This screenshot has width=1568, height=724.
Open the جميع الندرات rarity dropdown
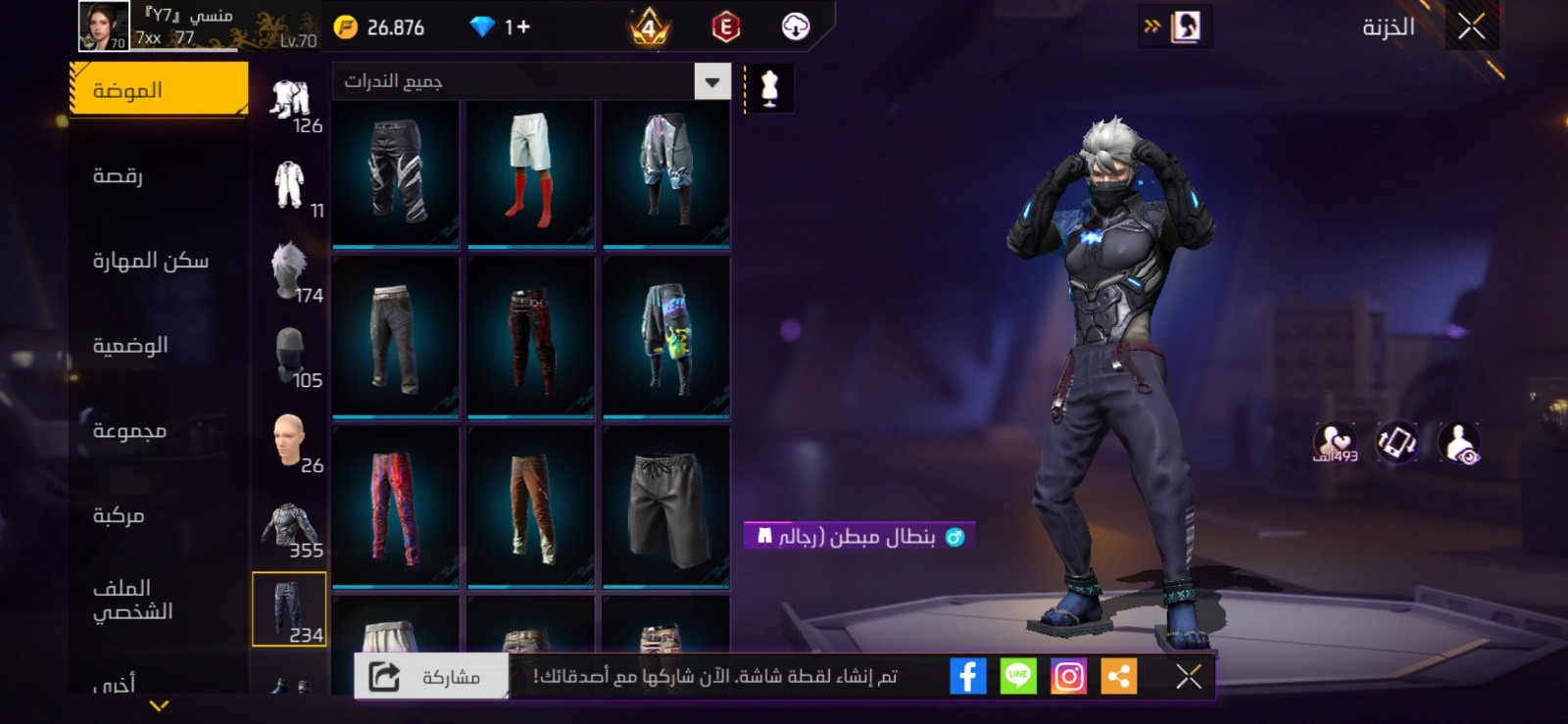[529, 82]
